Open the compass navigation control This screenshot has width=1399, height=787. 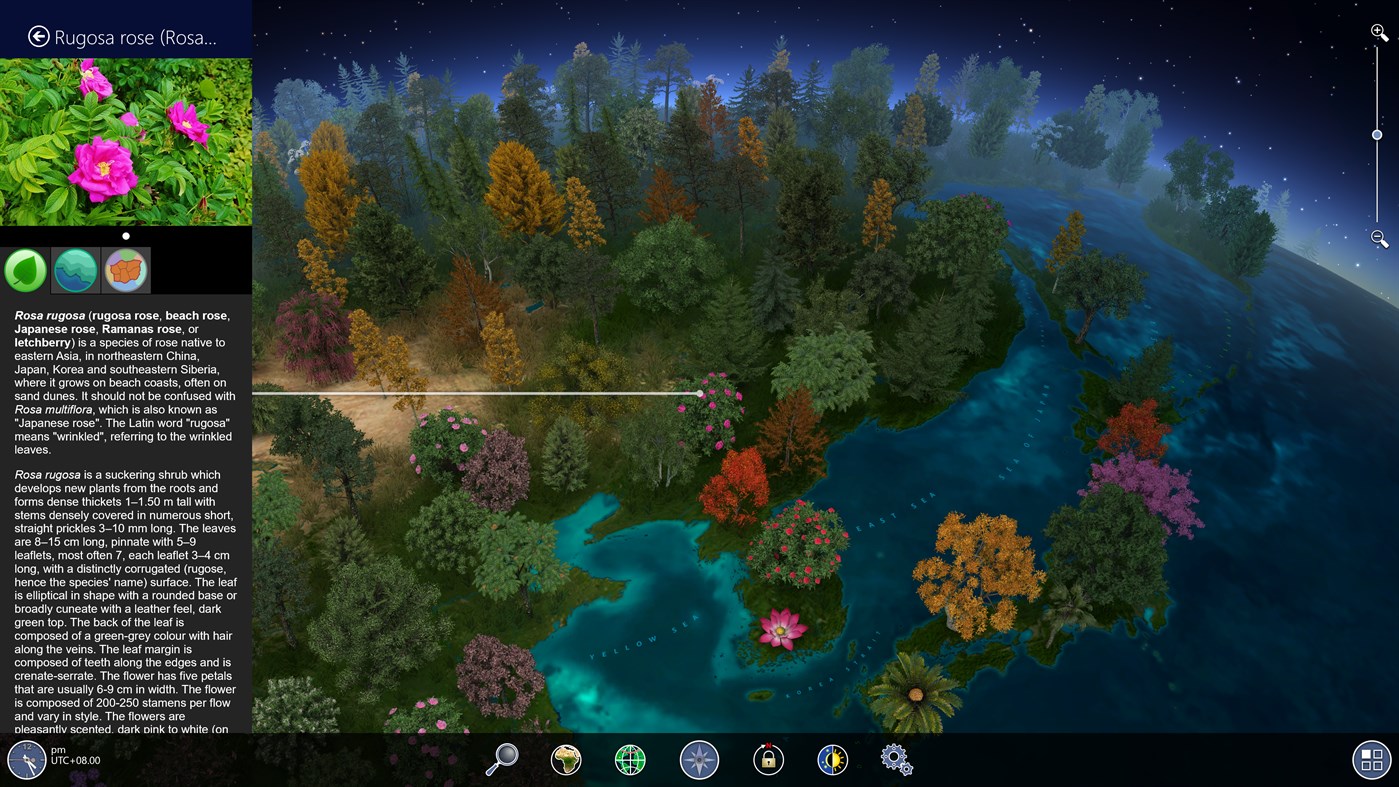point(699,759)
